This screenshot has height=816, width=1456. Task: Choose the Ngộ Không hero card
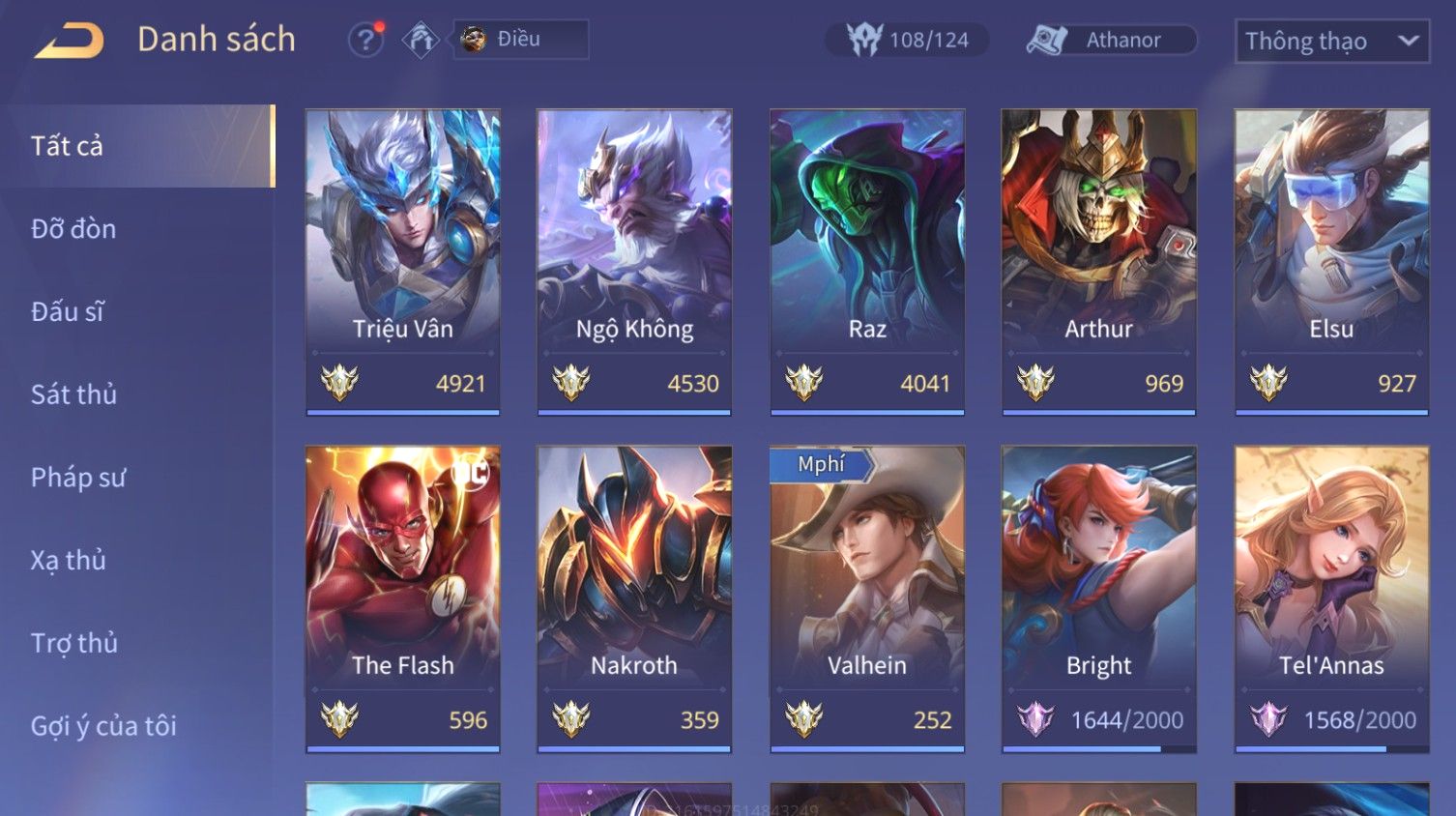(634, 261)
